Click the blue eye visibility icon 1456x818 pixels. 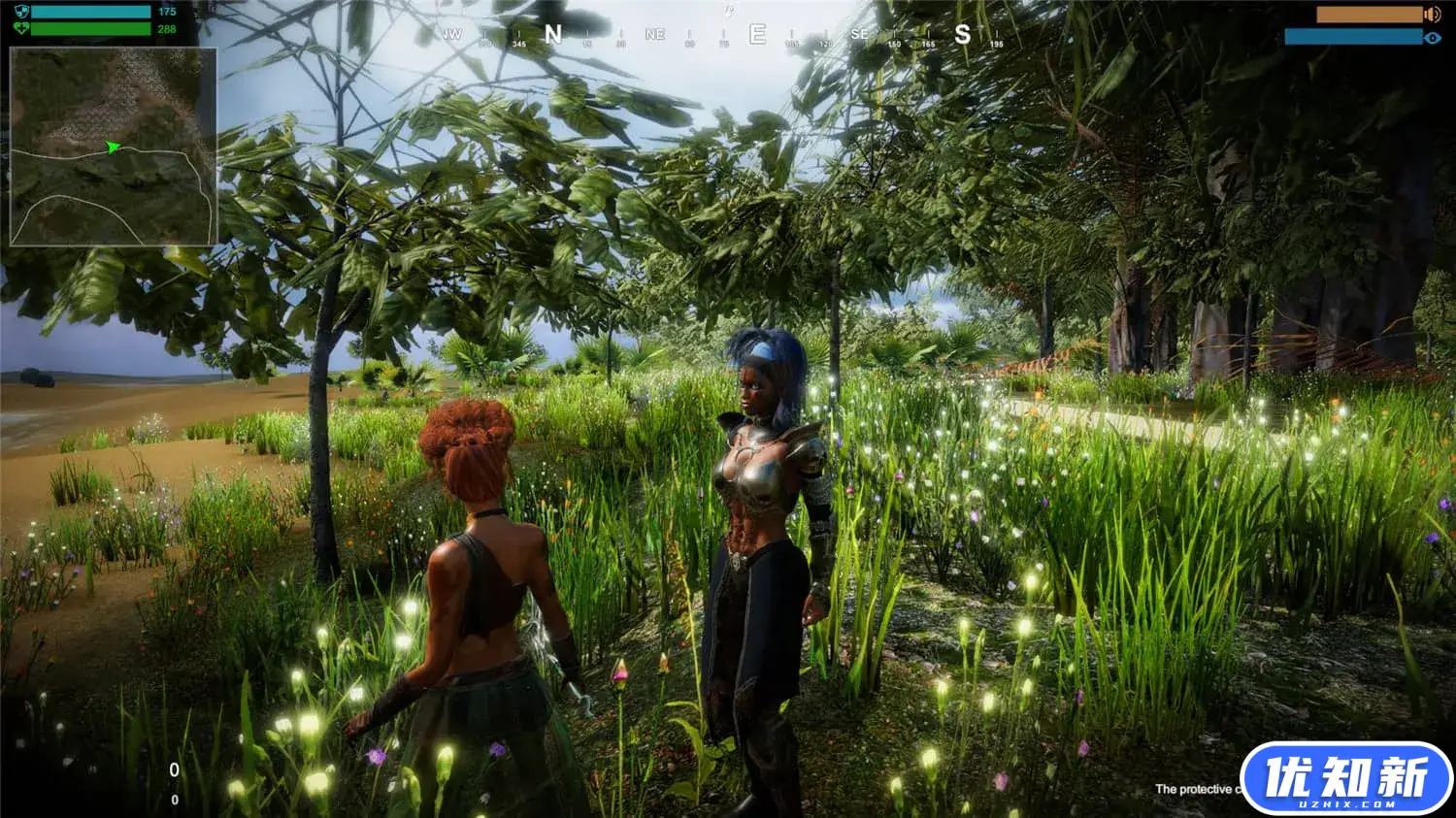(1433, 38)
